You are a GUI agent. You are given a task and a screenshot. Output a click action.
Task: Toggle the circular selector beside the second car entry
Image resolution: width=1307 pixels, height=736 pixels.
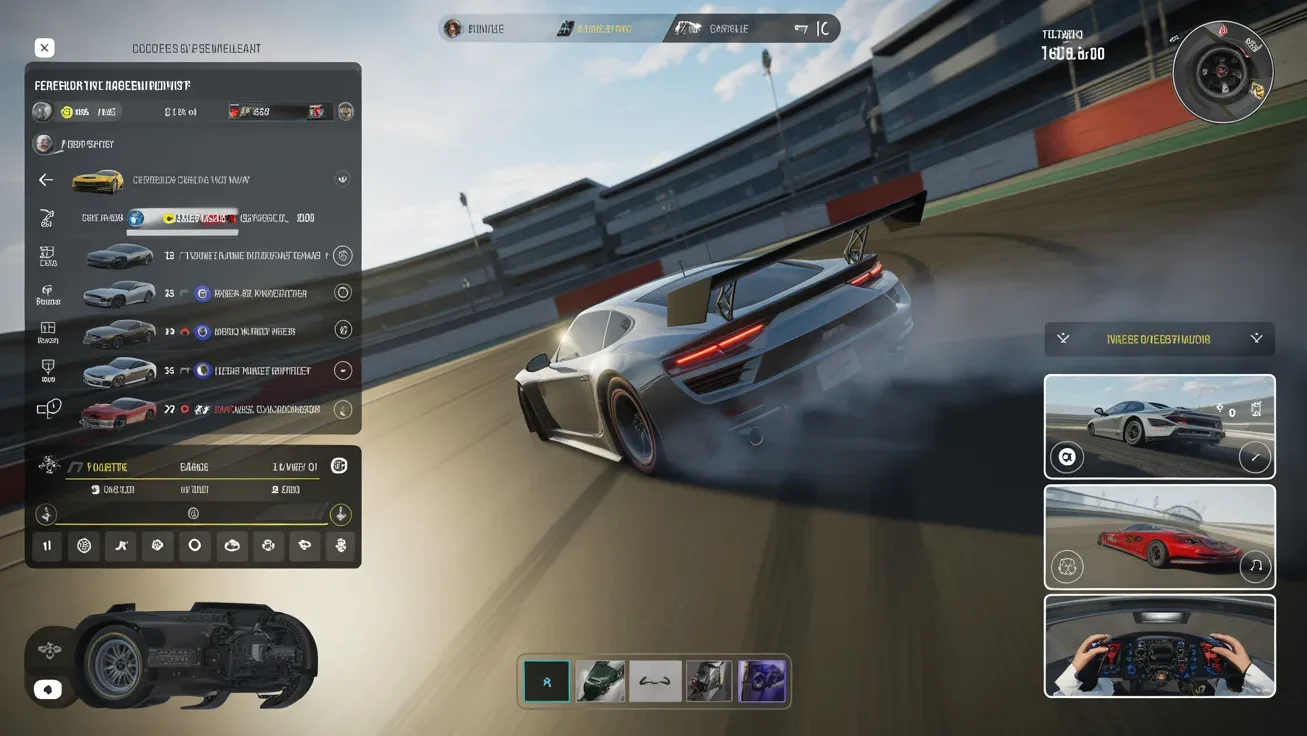point(342,292)
